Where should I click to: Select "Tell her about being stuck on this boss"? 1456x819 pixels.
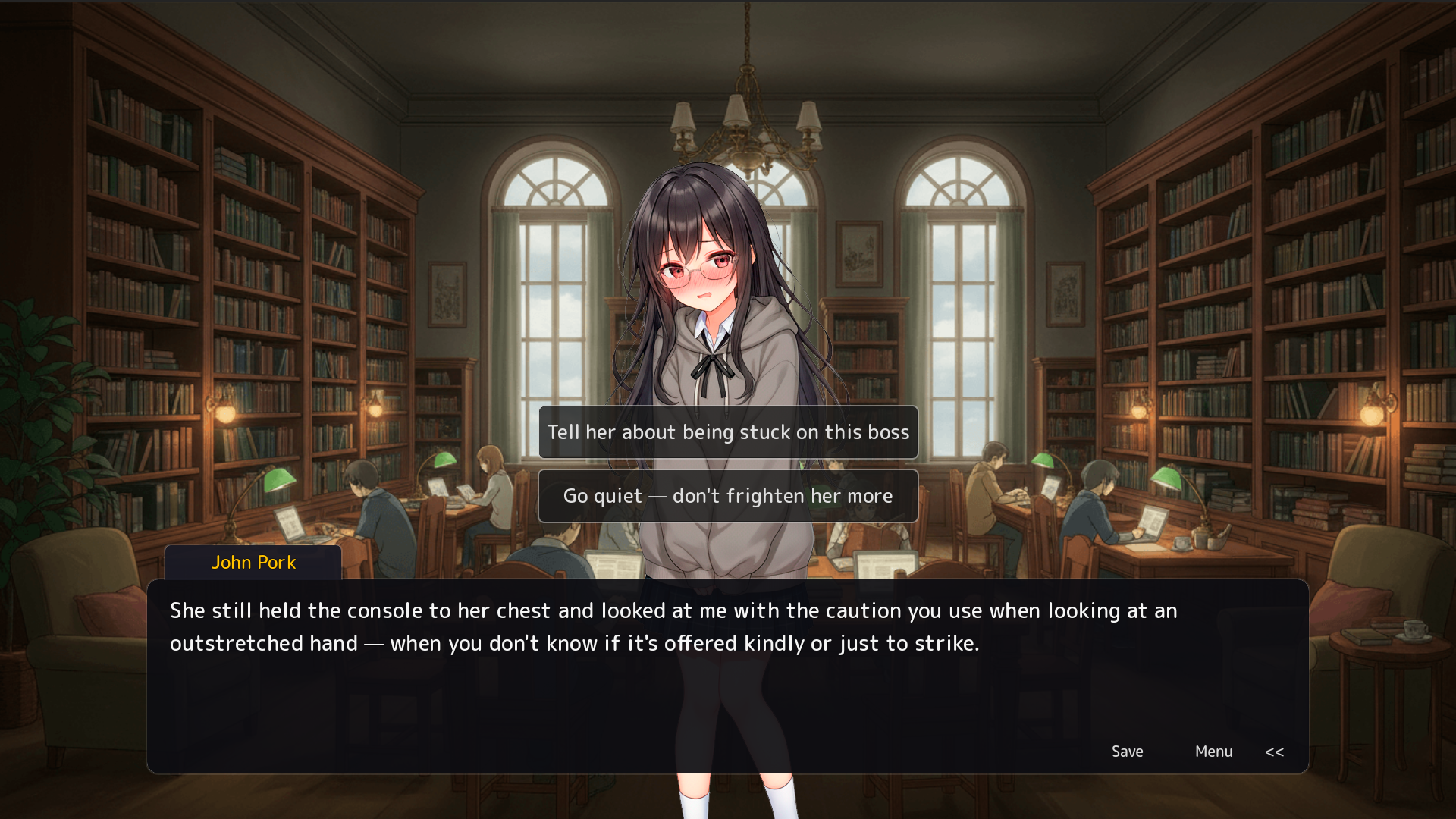(x=728, y=432)
